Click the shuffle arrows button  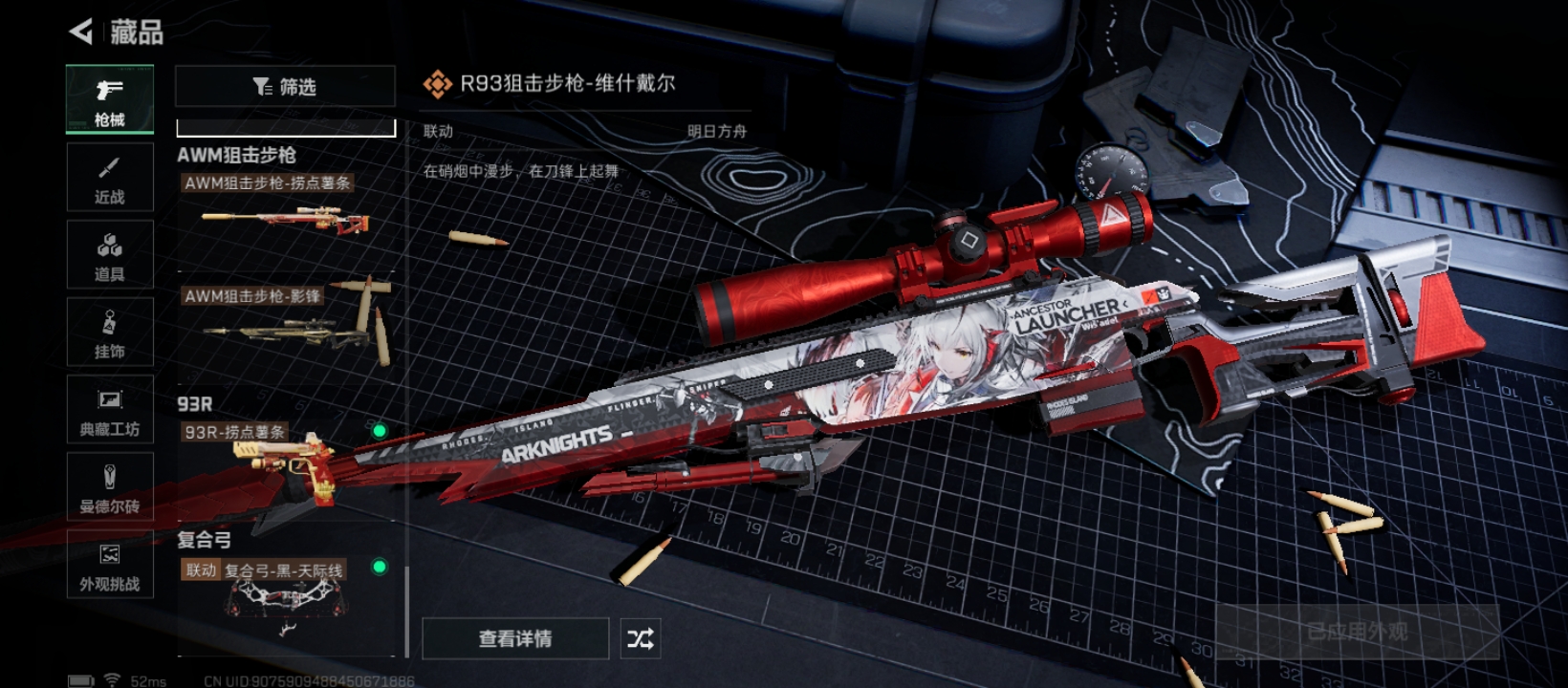click(x=641, y=638)
